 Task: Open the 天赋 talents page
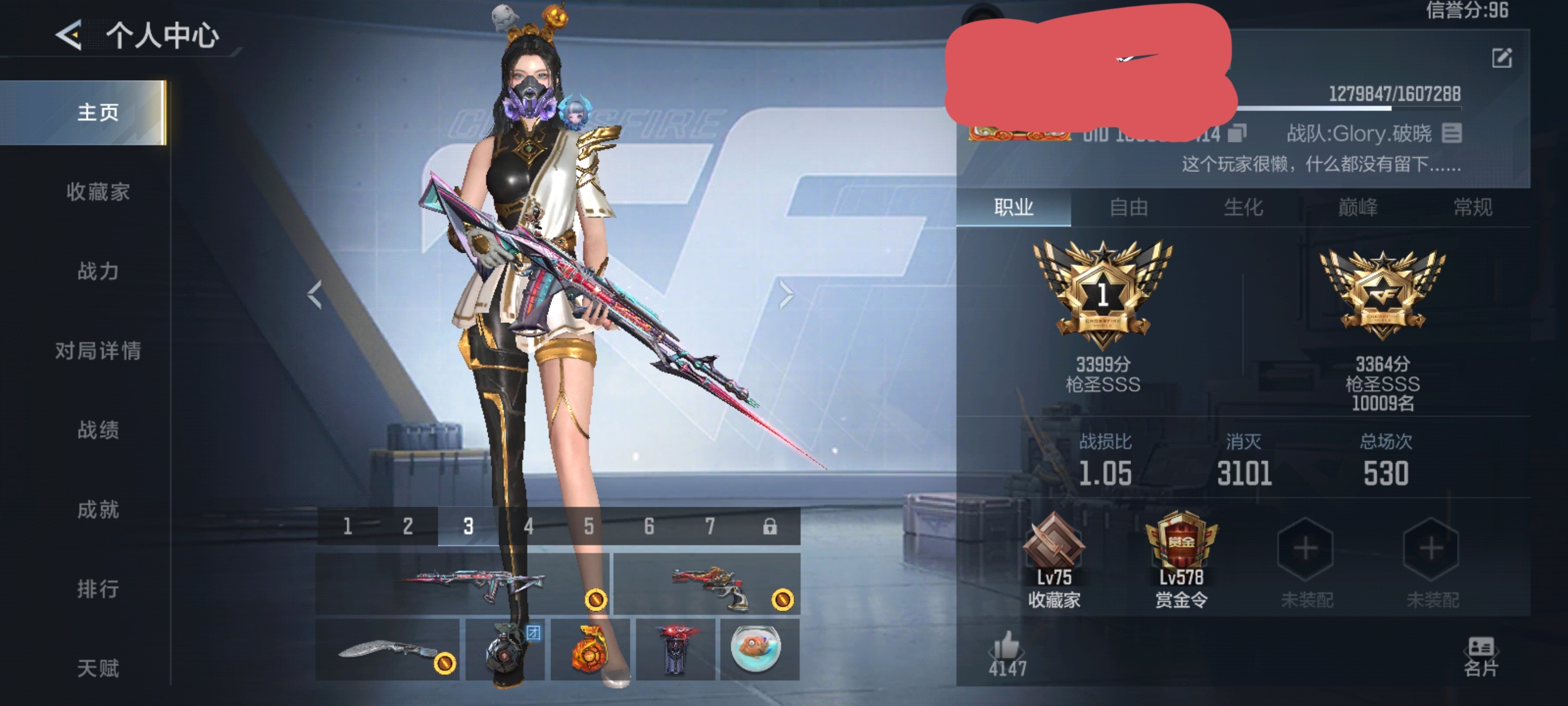tap(98, 668)
